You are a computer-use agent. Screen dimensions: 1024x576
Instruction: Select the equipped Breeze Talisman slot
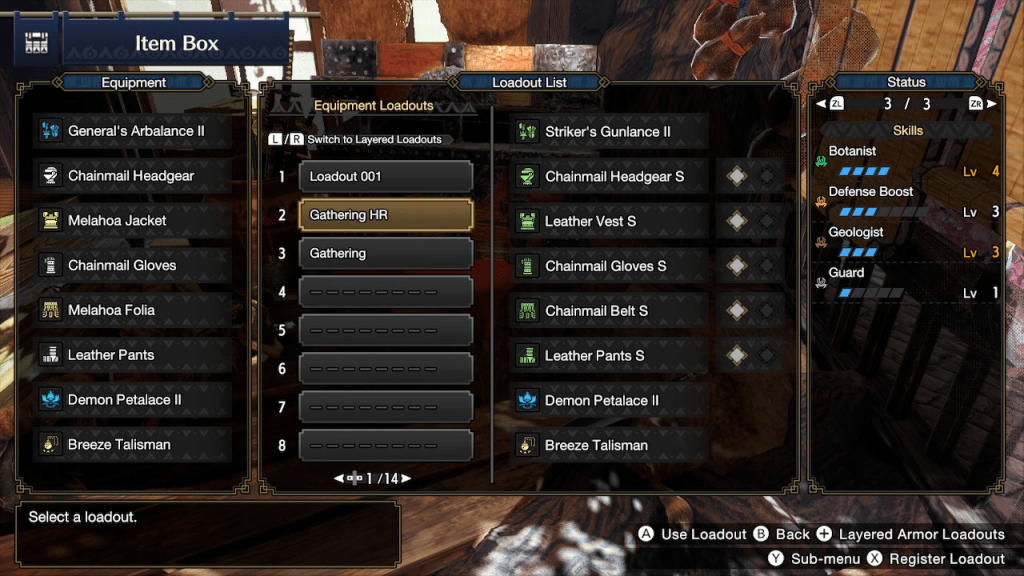134,445
